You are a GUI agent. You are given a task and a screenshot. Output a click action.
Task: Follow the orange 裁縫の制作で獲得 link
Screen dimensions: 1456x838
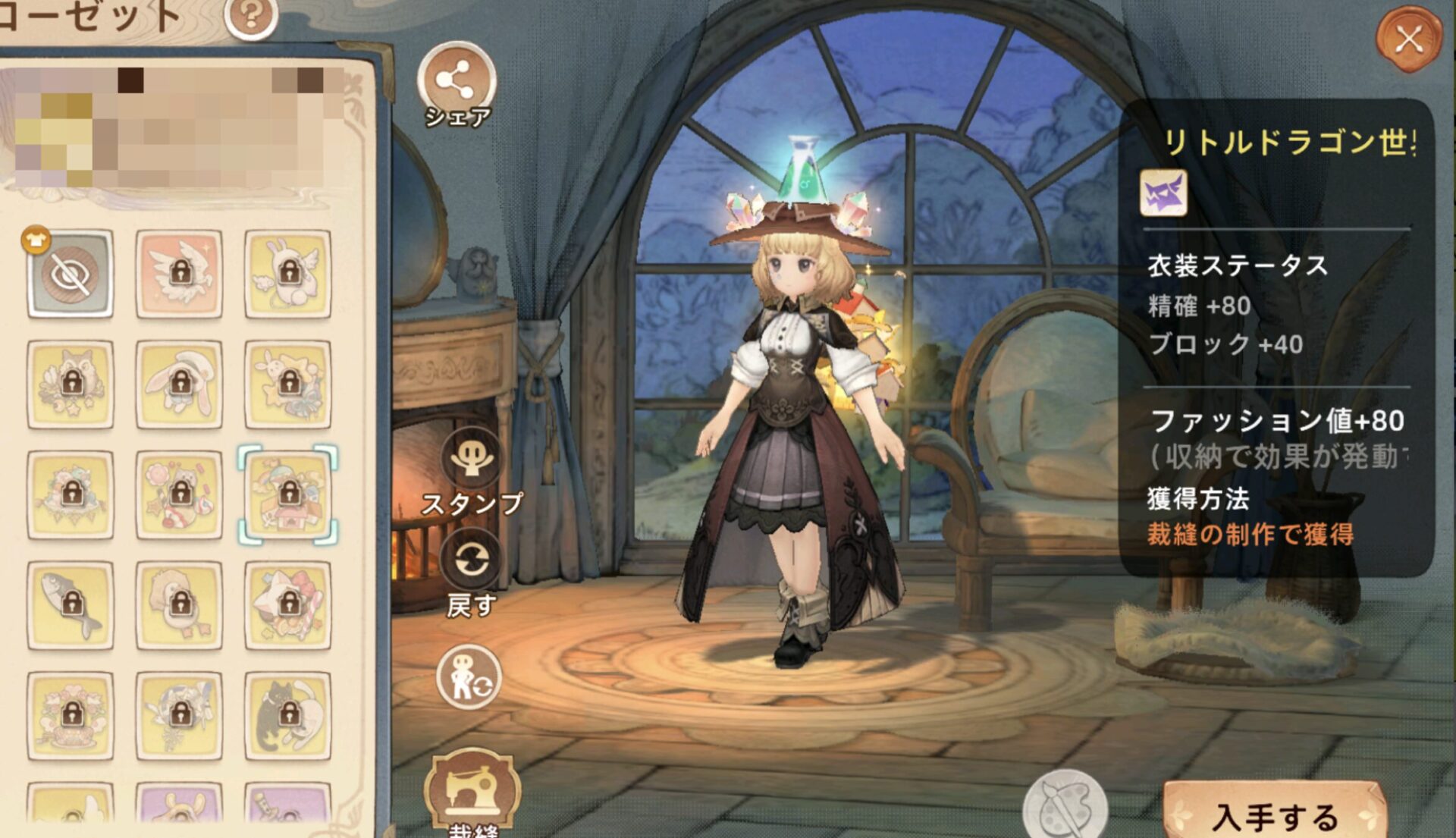point(1250,535)
